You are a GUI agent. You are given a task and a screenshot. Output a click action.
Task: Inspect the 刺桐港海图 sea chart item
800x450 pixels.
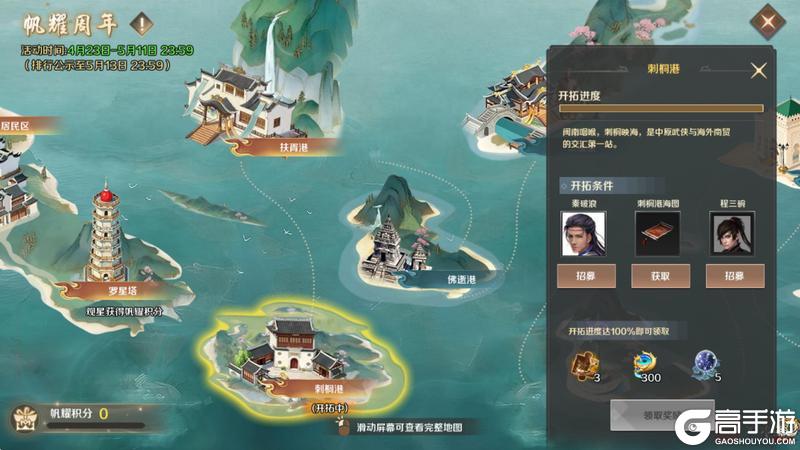[658, 235]
